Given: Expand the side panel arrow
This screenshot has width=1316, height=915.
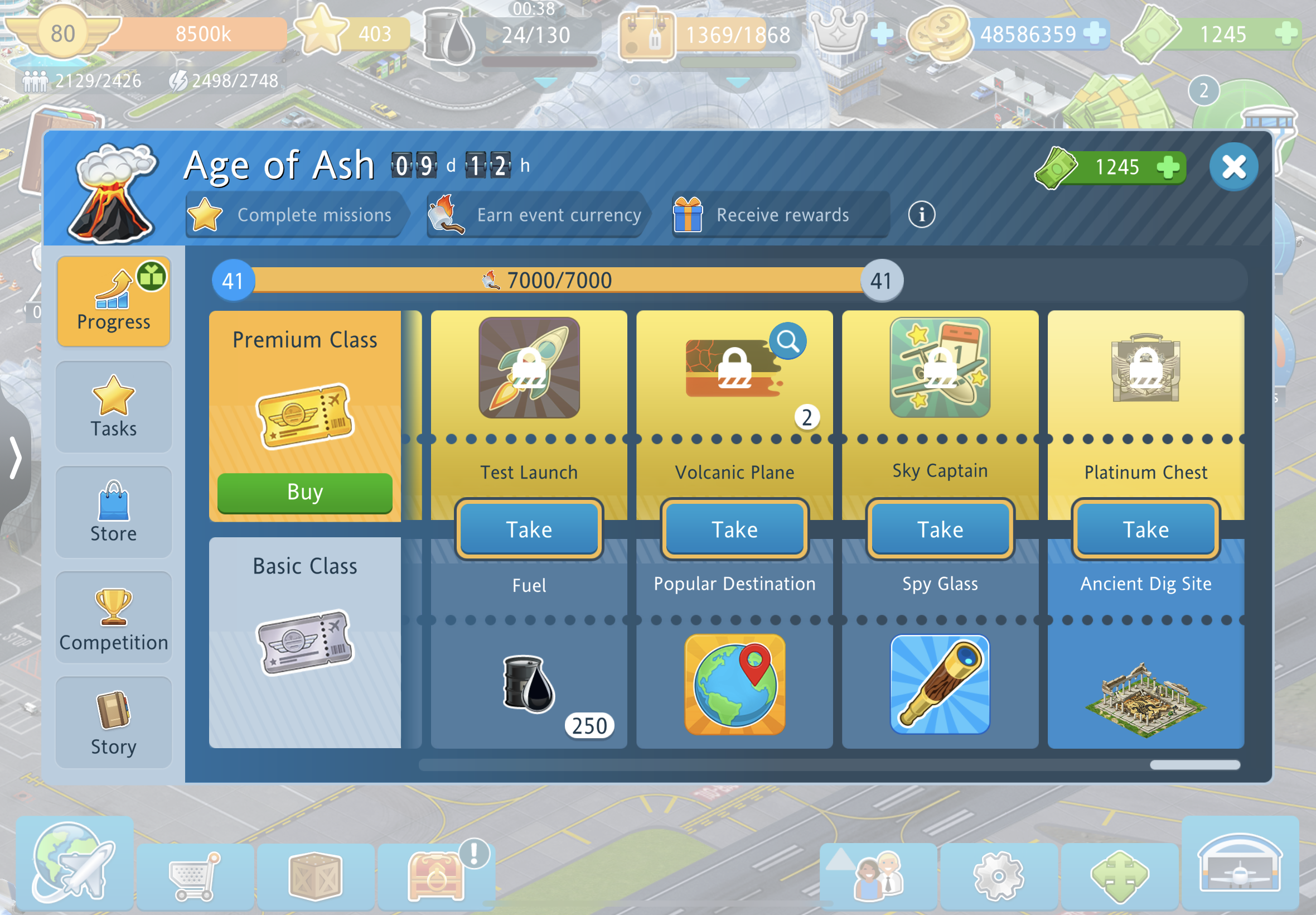Looking at the screenshot, I should [16, 458].
